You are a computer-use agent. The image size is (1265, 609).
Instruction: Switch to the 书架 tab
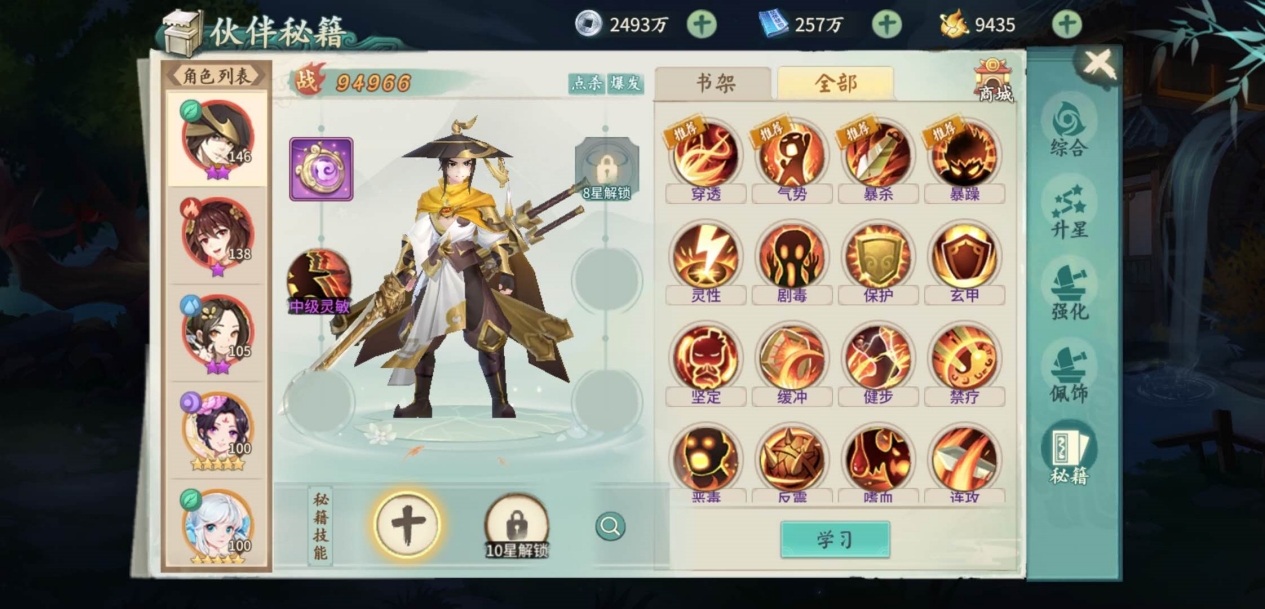714,84
